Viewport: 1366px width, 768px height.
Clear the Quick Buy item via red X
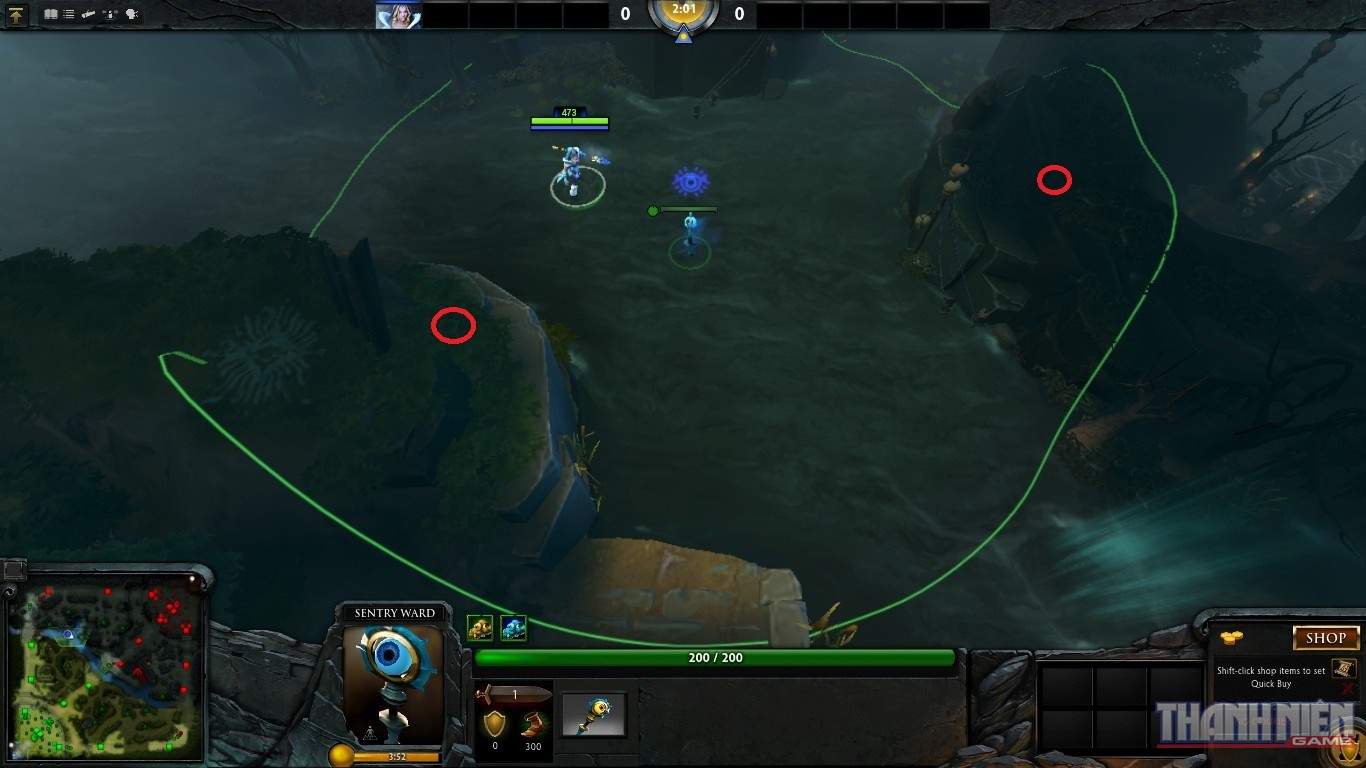click(x=1347, y=686)
